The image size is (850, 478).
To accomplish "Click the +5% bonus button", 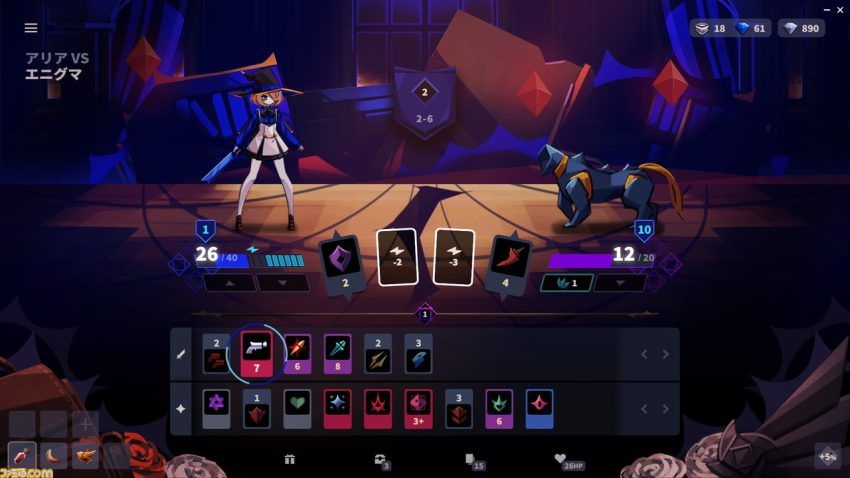I will (x=827, y=456).
